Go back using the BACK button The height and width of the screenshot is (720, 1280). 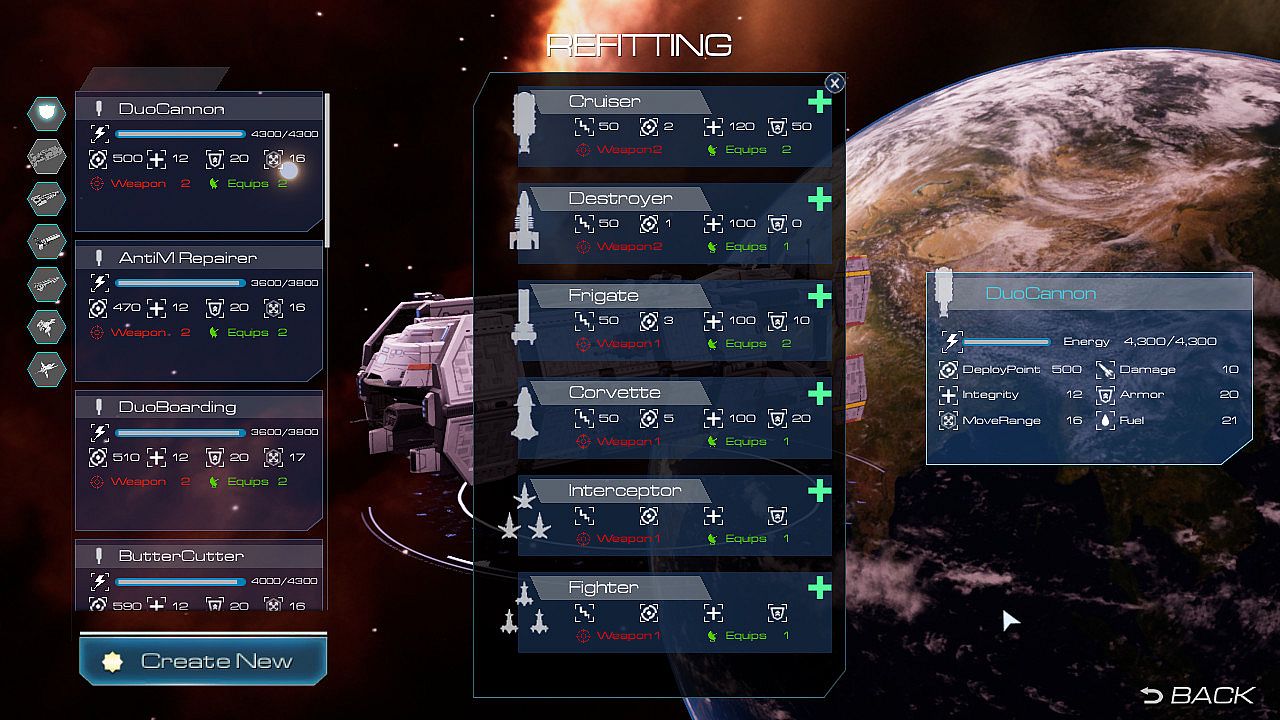(1197, 695)
